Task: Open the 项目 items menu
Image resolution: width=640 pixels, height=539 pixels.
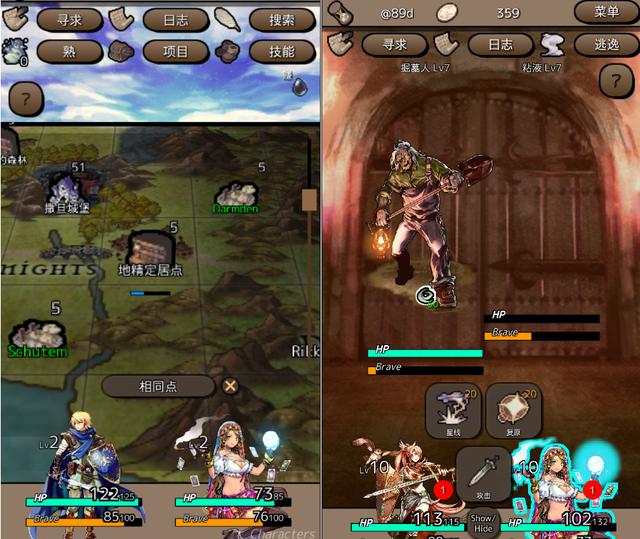Action: coord(176,51)
